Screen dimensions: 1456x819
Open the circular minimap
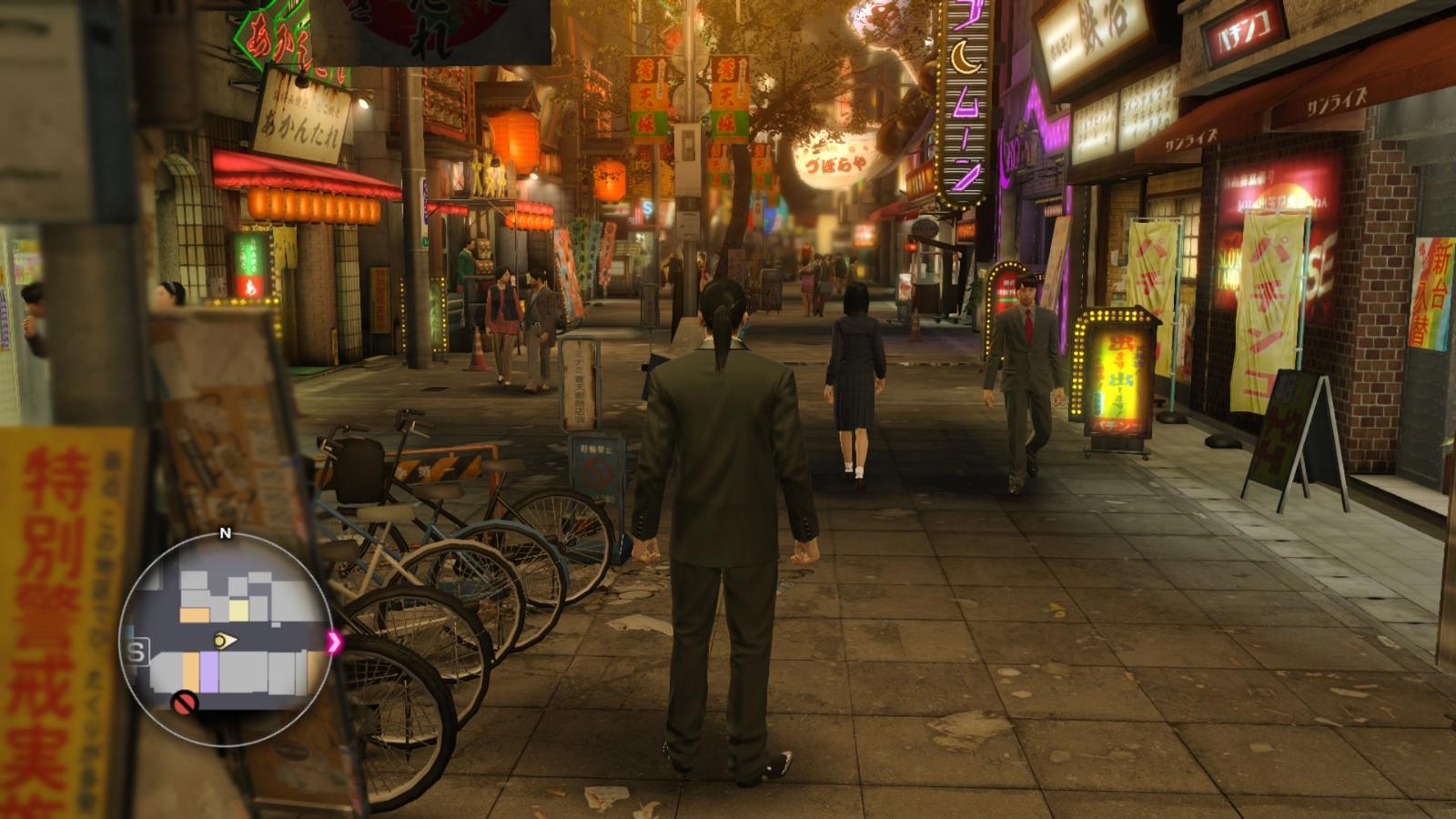(226, 640)
